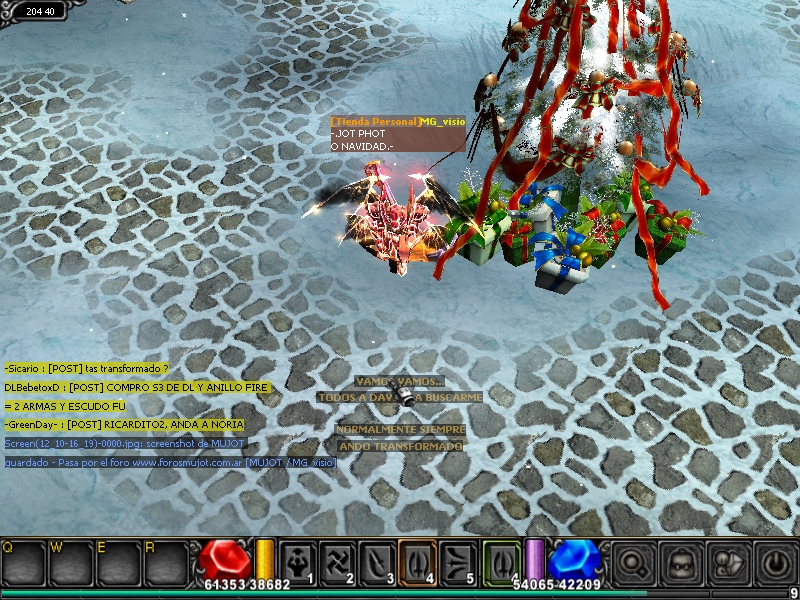Select the curved slash skill in slot 3
800x600 pixels.
point(378,561)
